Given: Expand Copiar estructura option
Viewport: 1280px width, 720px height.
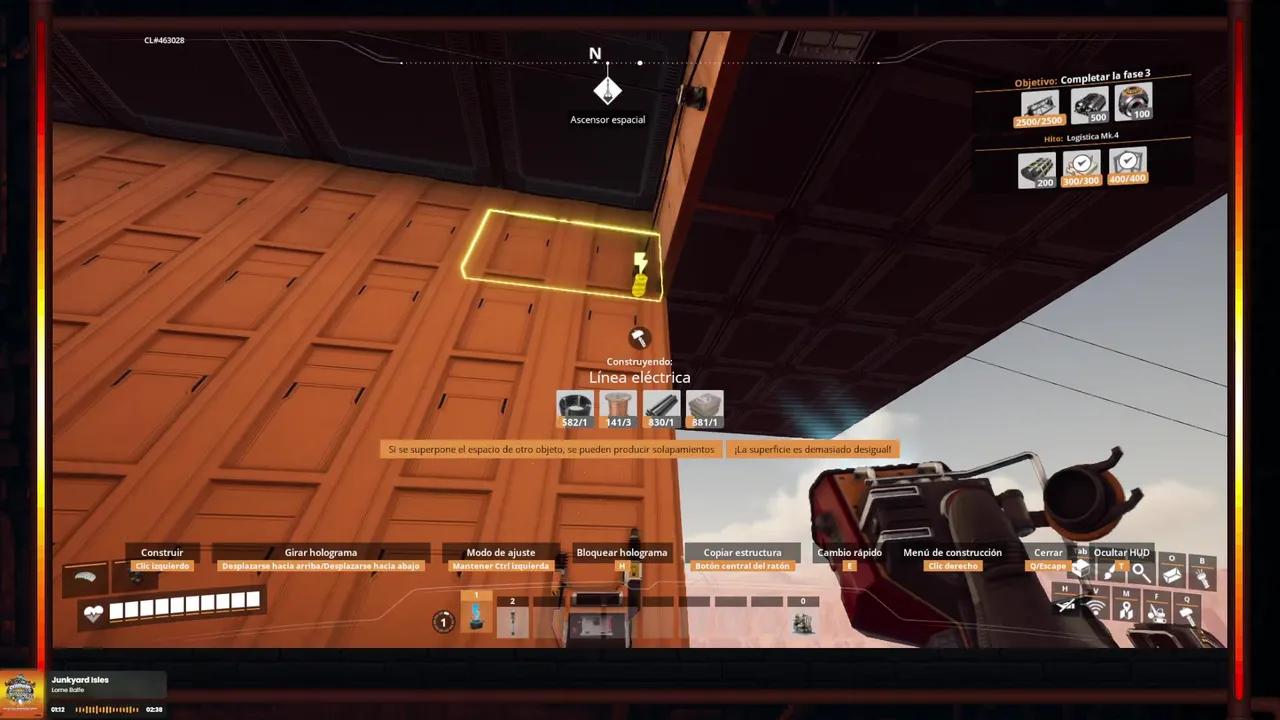Looking at the screenshot, I should click(741, 552).
